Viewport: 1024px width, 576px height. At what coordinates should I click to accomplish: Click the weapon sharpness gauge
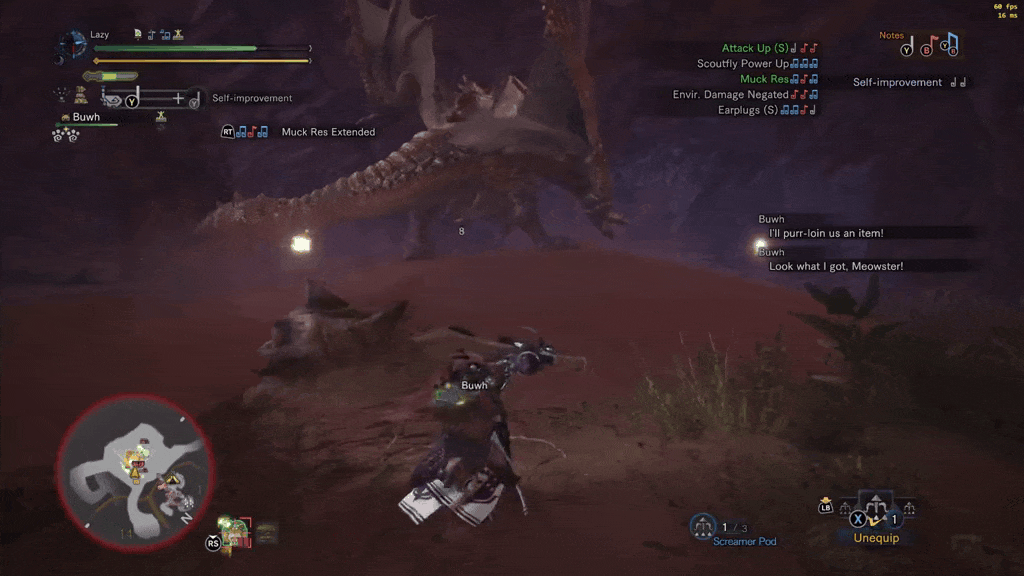[x=110, y=76]
